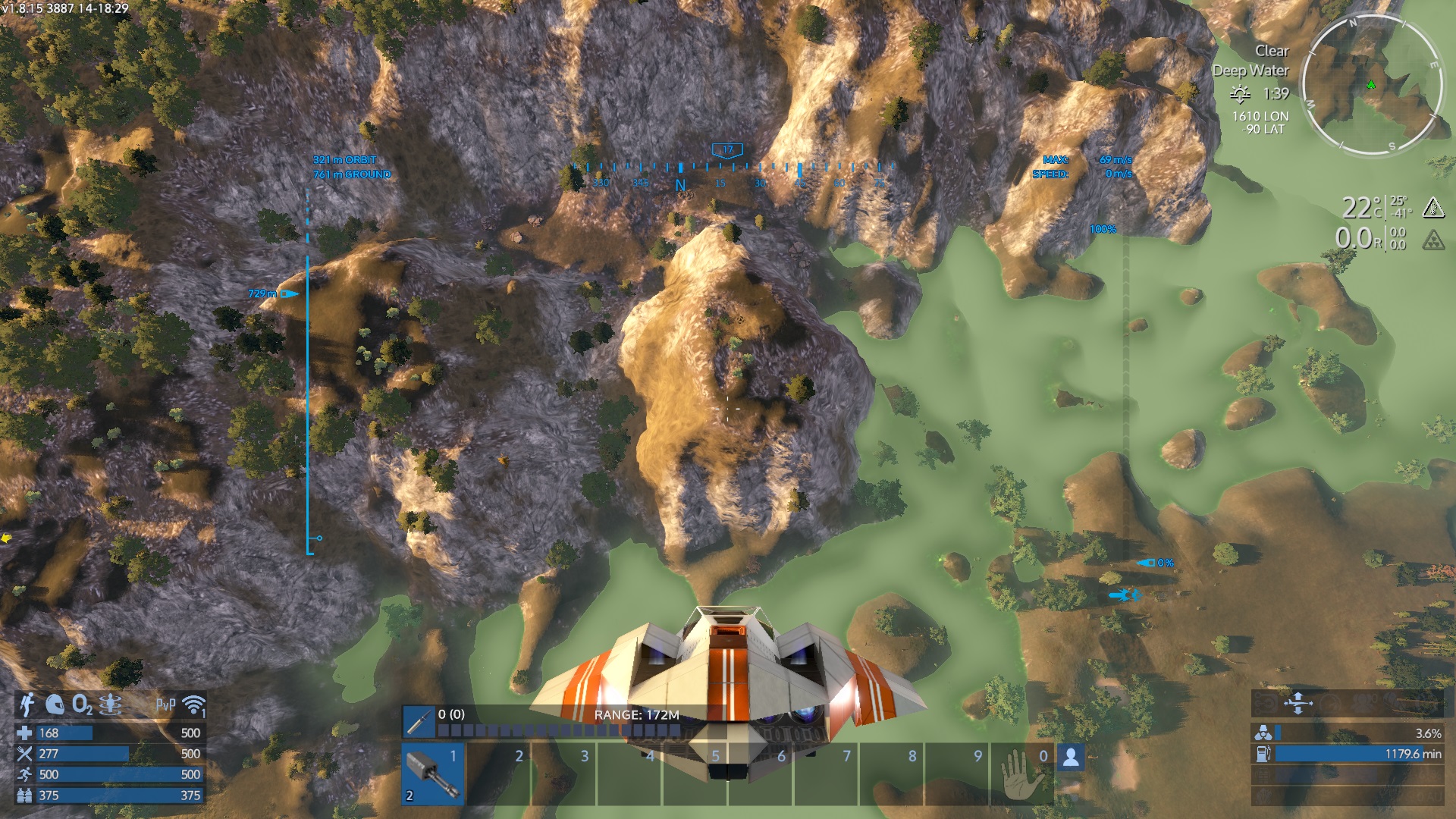Click the ship hover mode arrows icon

click(1298, 704)
